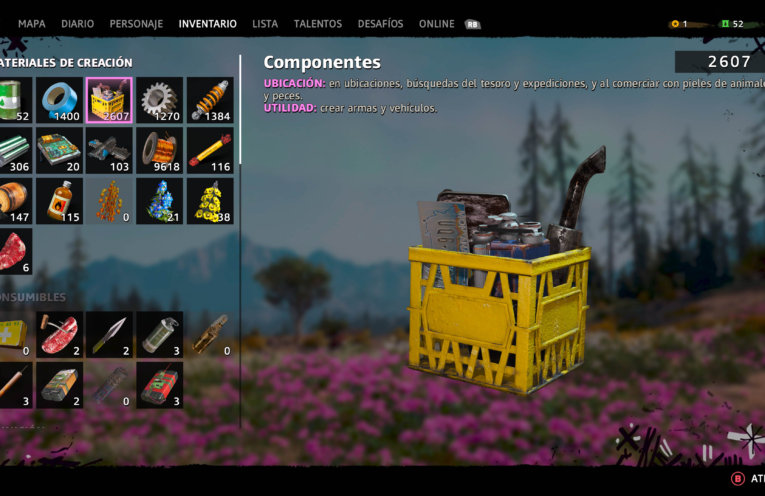Select the raw meat bait consumable
Image resolution: width=765 pixels, height=496 pixels.
click(60, 334)
